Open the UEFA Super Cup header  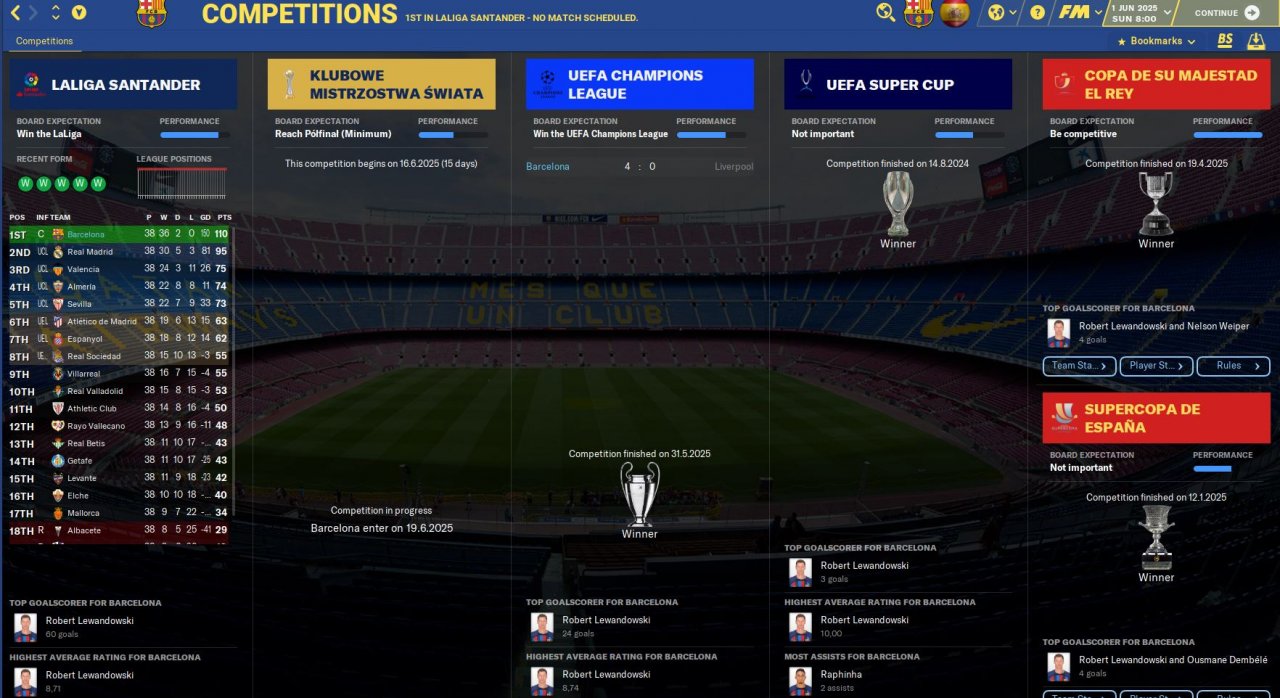(x=897, y=84)
